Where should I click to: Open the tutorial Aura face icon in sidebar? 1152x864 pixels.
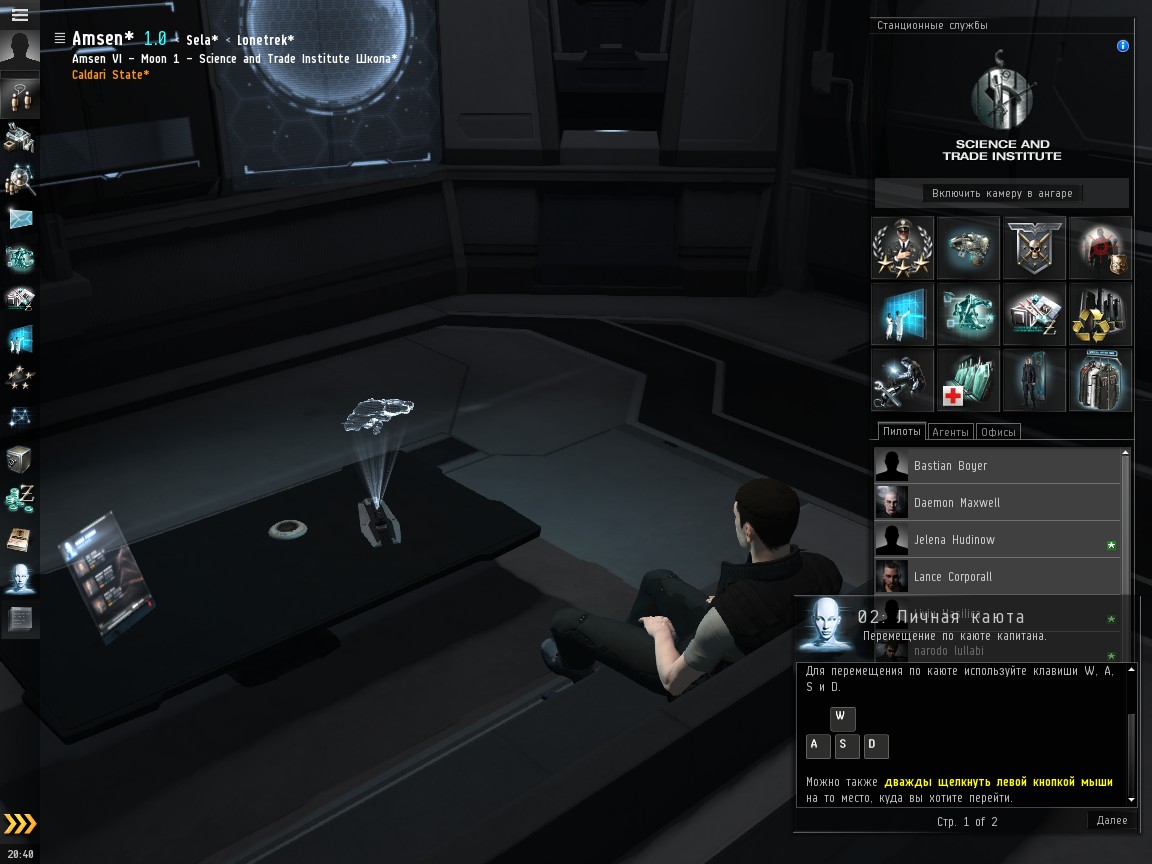20,578
